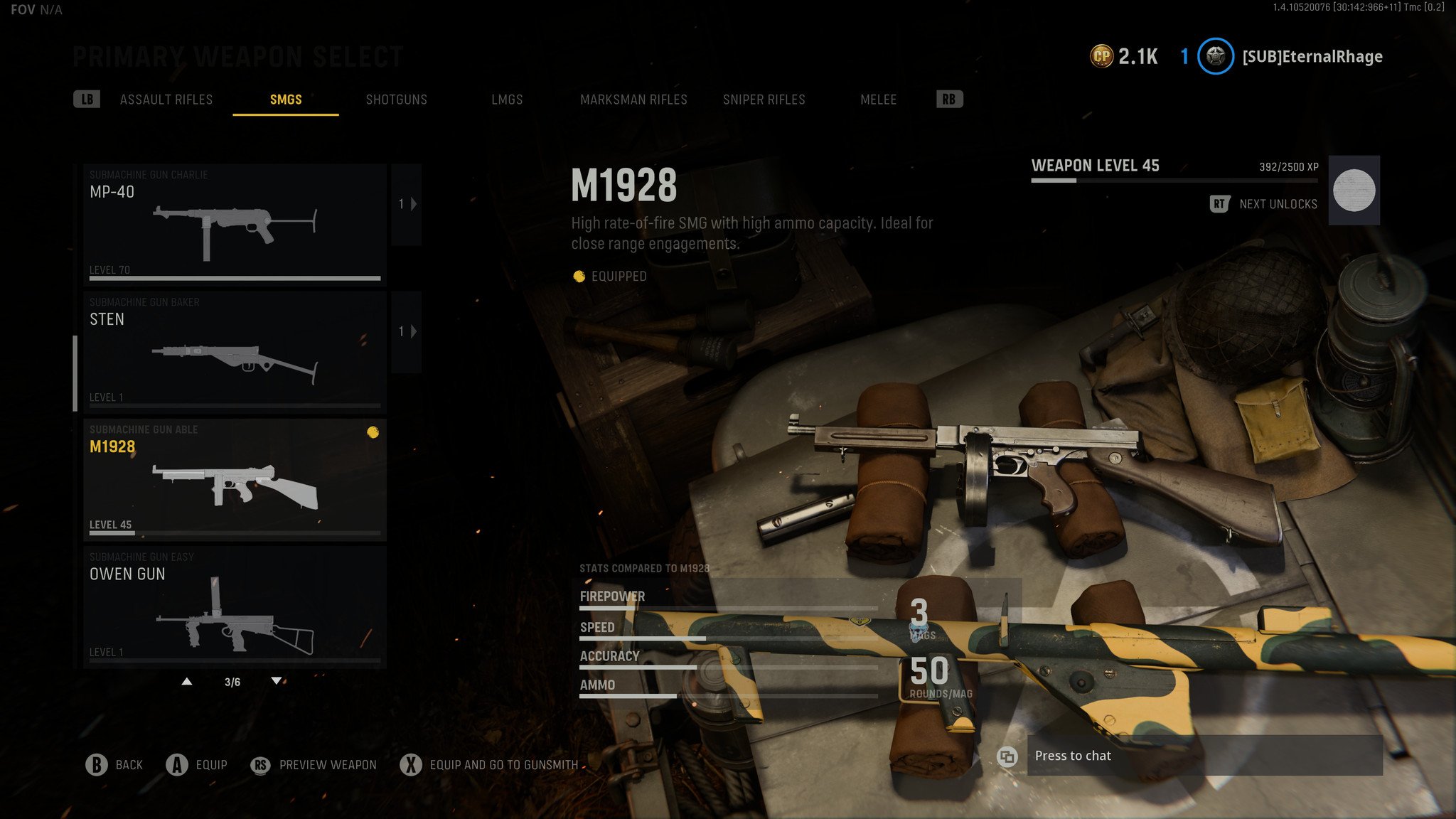This screenshot has width=1456, height=819.
Task: View the next unlock thumbnail
Action: click(1354, 191)
